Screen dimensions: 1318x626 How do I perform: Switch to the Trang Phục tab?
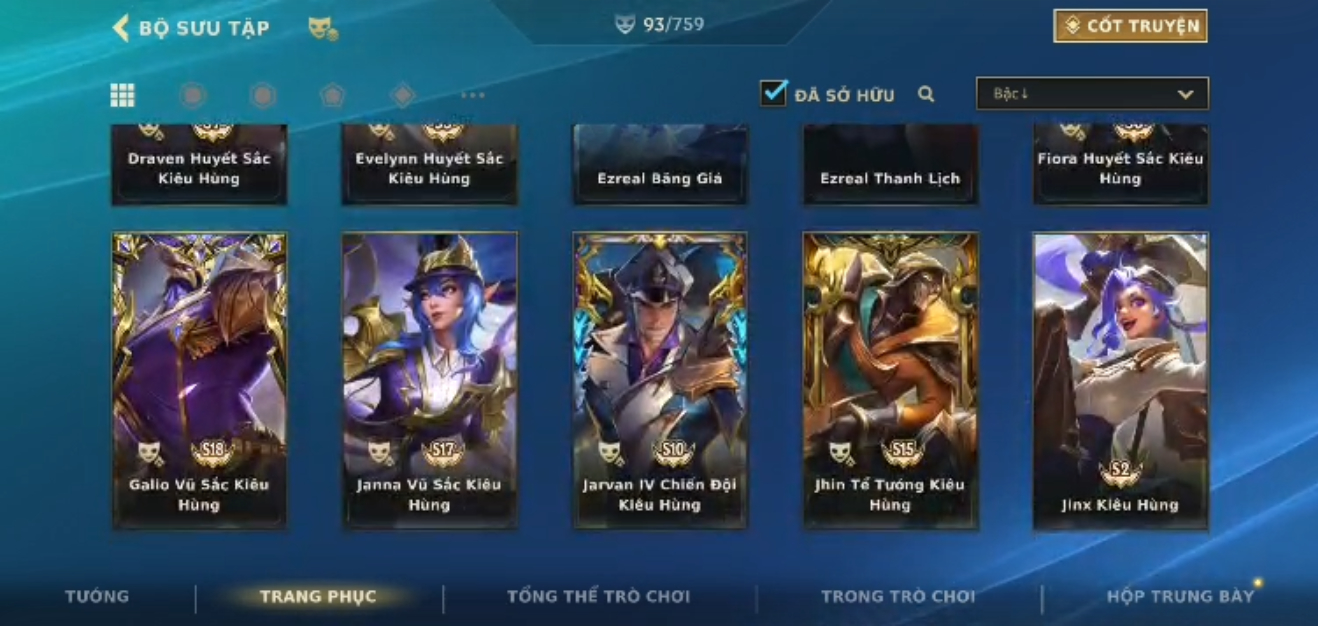pyautogui.click(x=318, y=597)
